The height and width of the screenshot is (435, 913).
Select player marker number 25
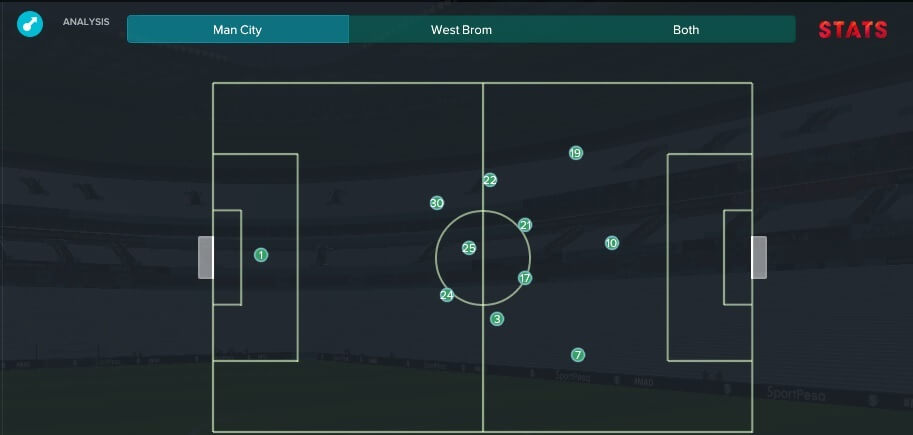pyautogui.click(x=469, y=248)
